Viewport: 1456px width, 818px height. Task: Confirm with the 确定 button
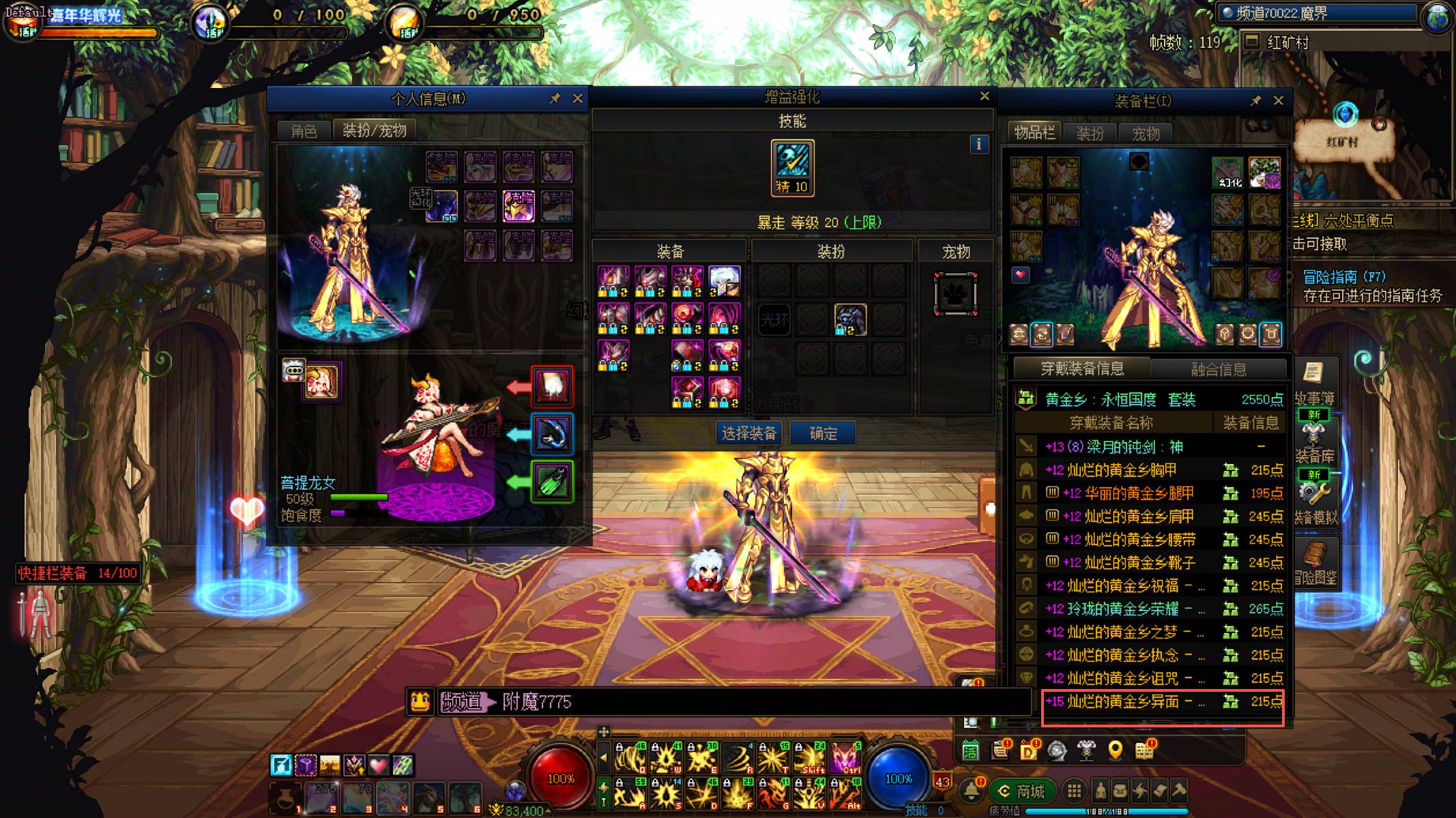pyautogui.click(x=823, y=433)
